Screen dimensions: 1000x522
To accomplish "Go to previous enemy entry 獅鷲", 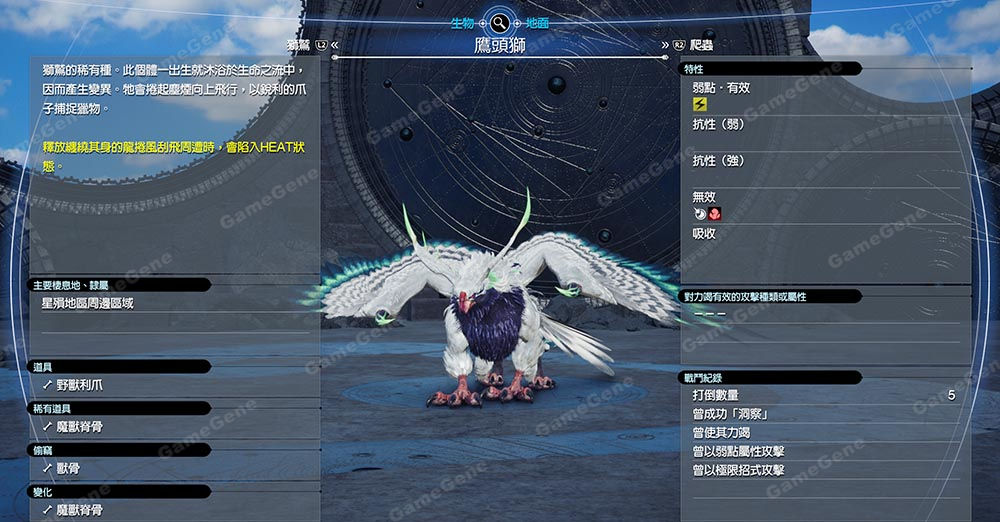I will [x=298, y=45].
